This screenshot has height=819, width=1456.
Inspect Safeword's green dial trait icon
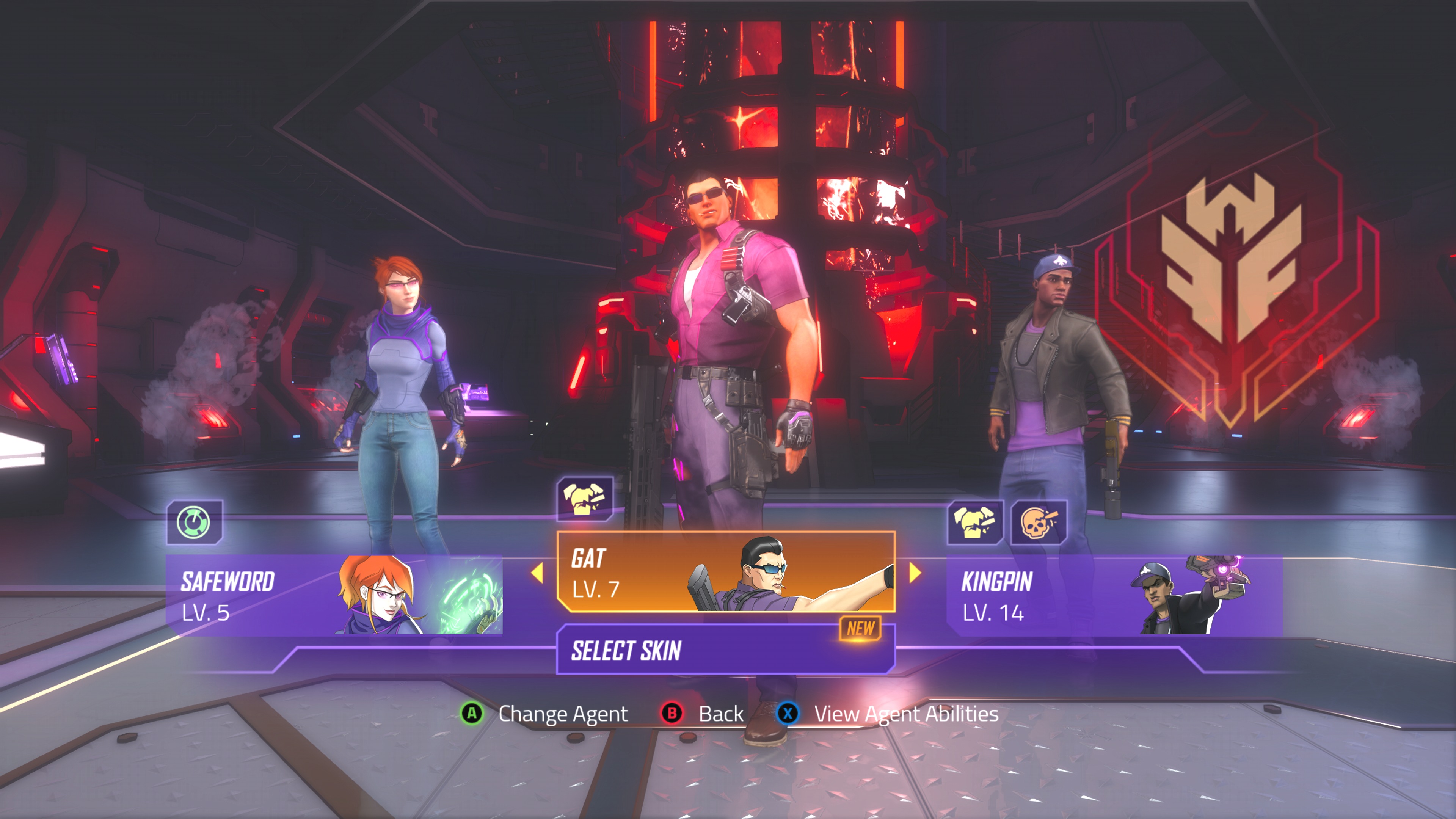point(194,522)
